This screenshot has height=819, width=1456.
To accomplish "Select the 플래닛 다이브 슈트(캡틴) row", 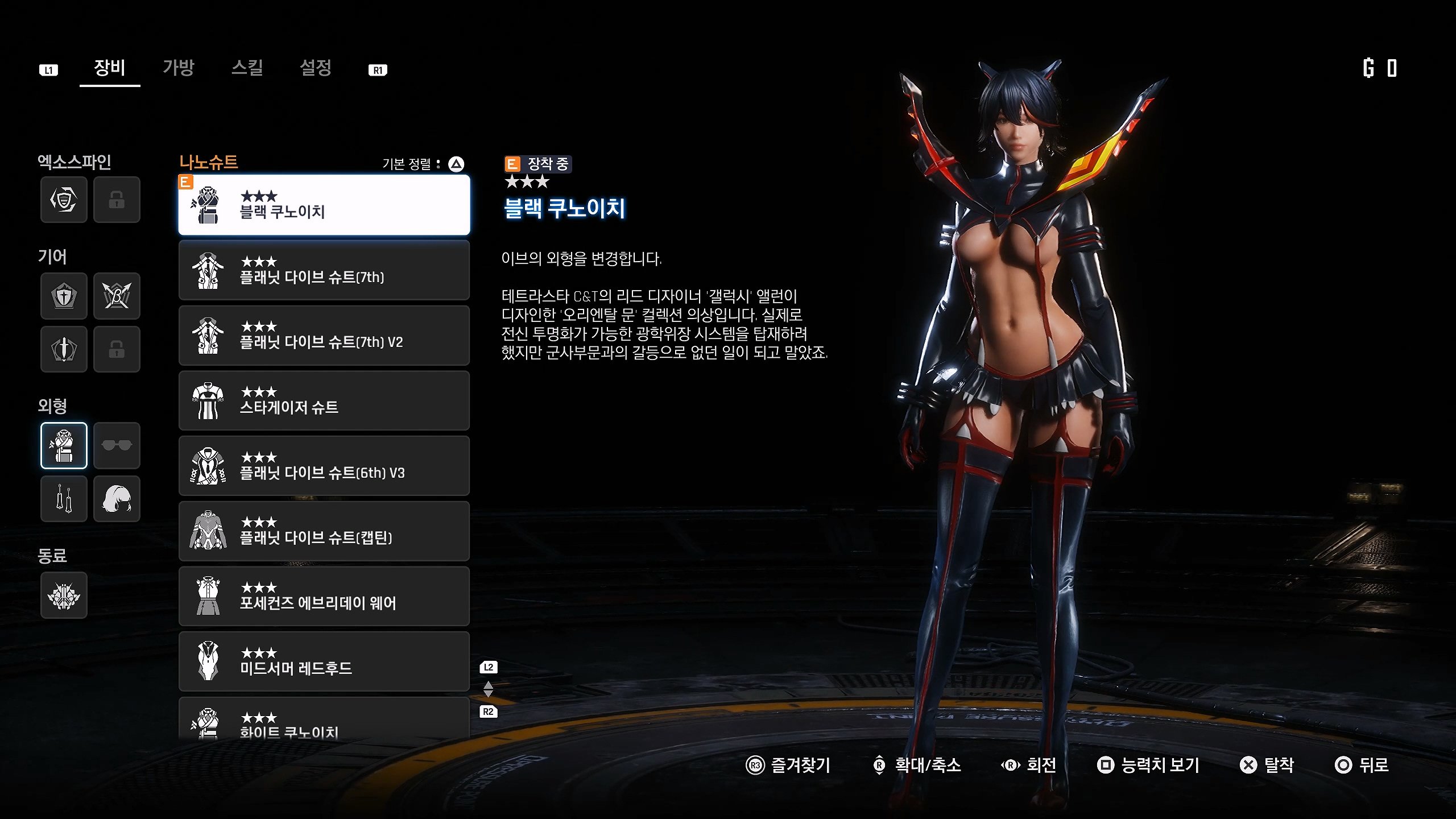I will tap(324, 531).
